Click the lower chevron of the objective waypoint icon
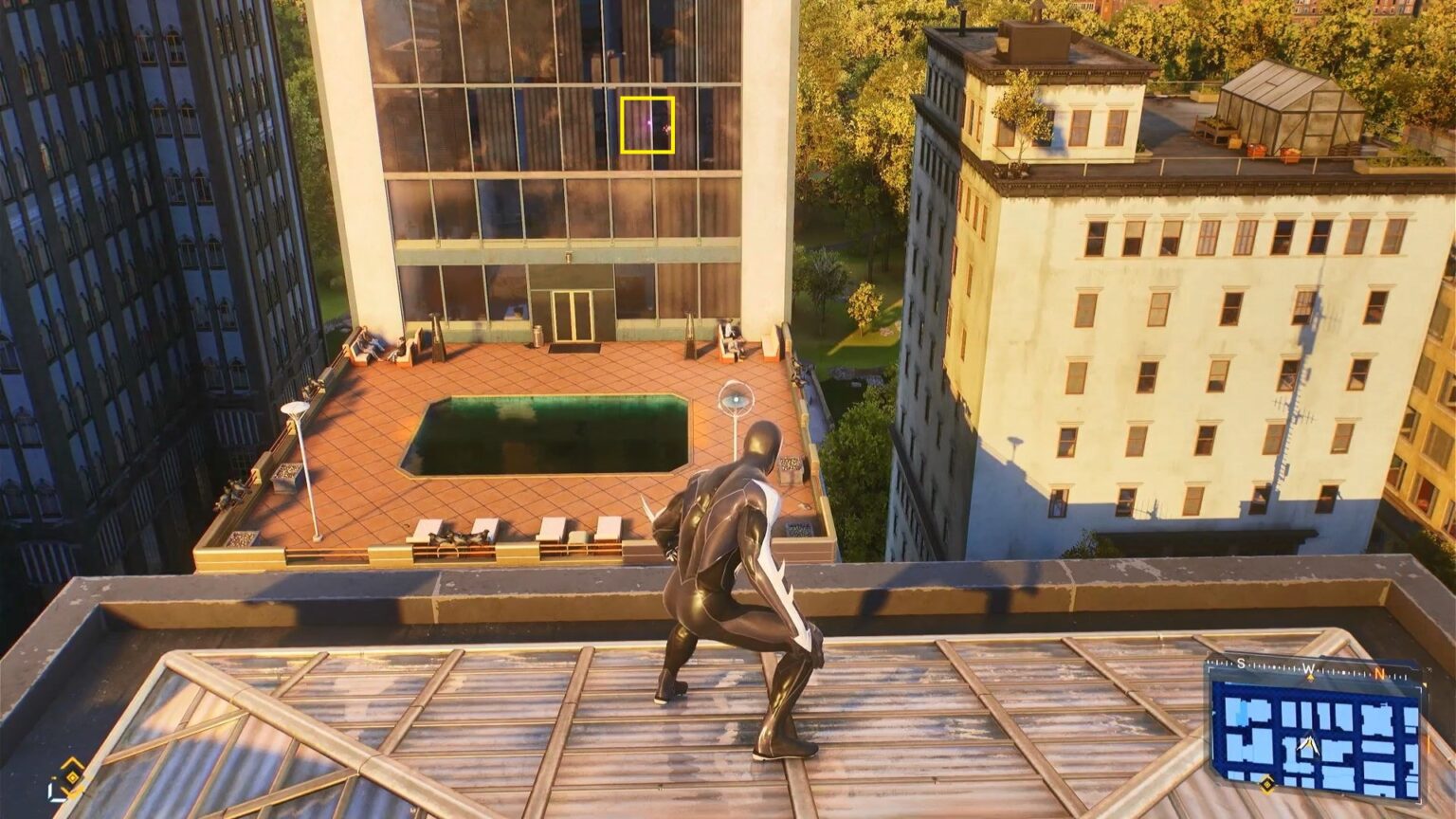Image resolution: width=1456 pixels, height=819 pixels. pyautogui.click(x=71, y=792)
